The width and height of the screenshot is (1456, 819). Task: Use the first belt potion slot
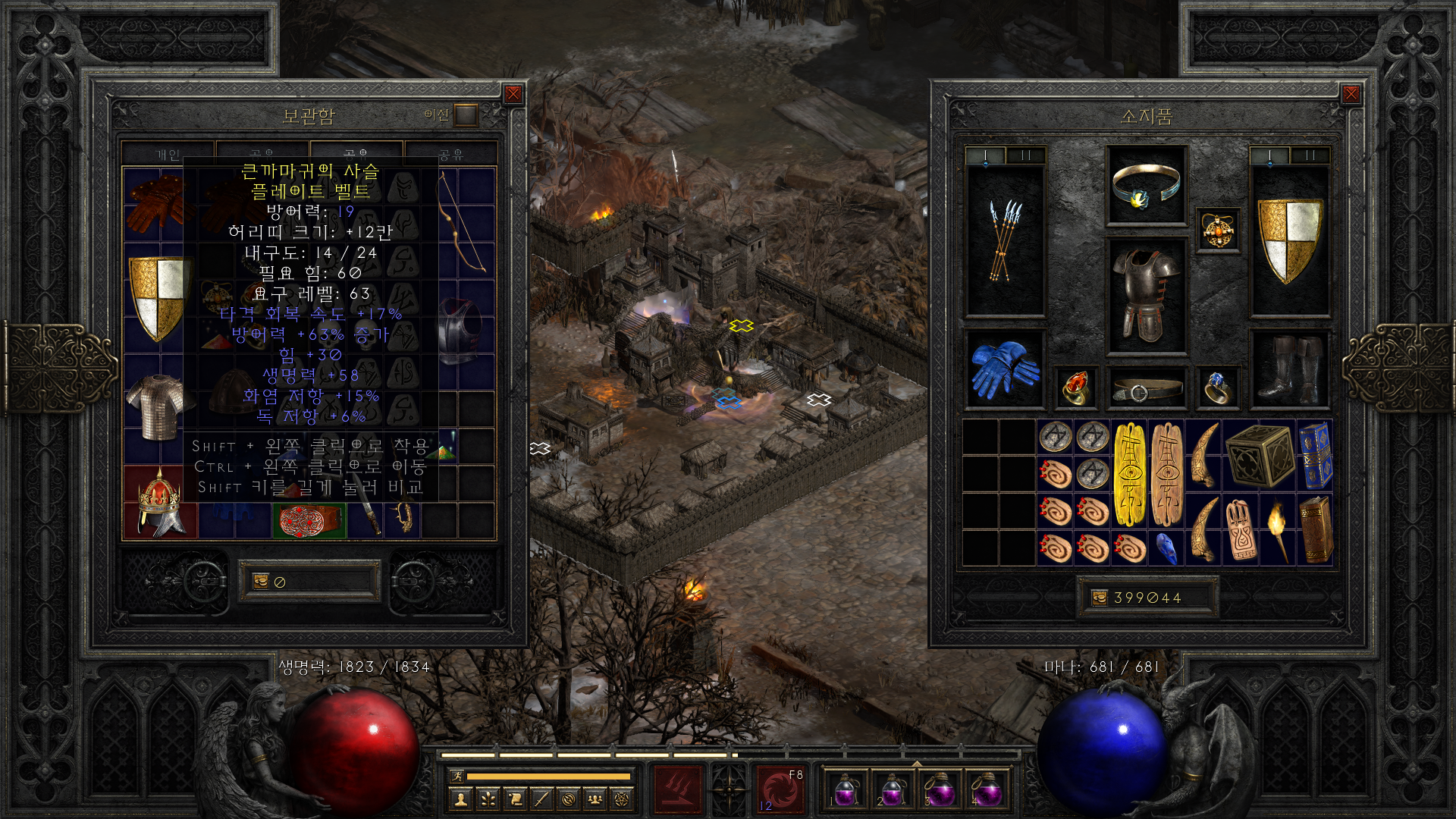click(x=846, y=789)
